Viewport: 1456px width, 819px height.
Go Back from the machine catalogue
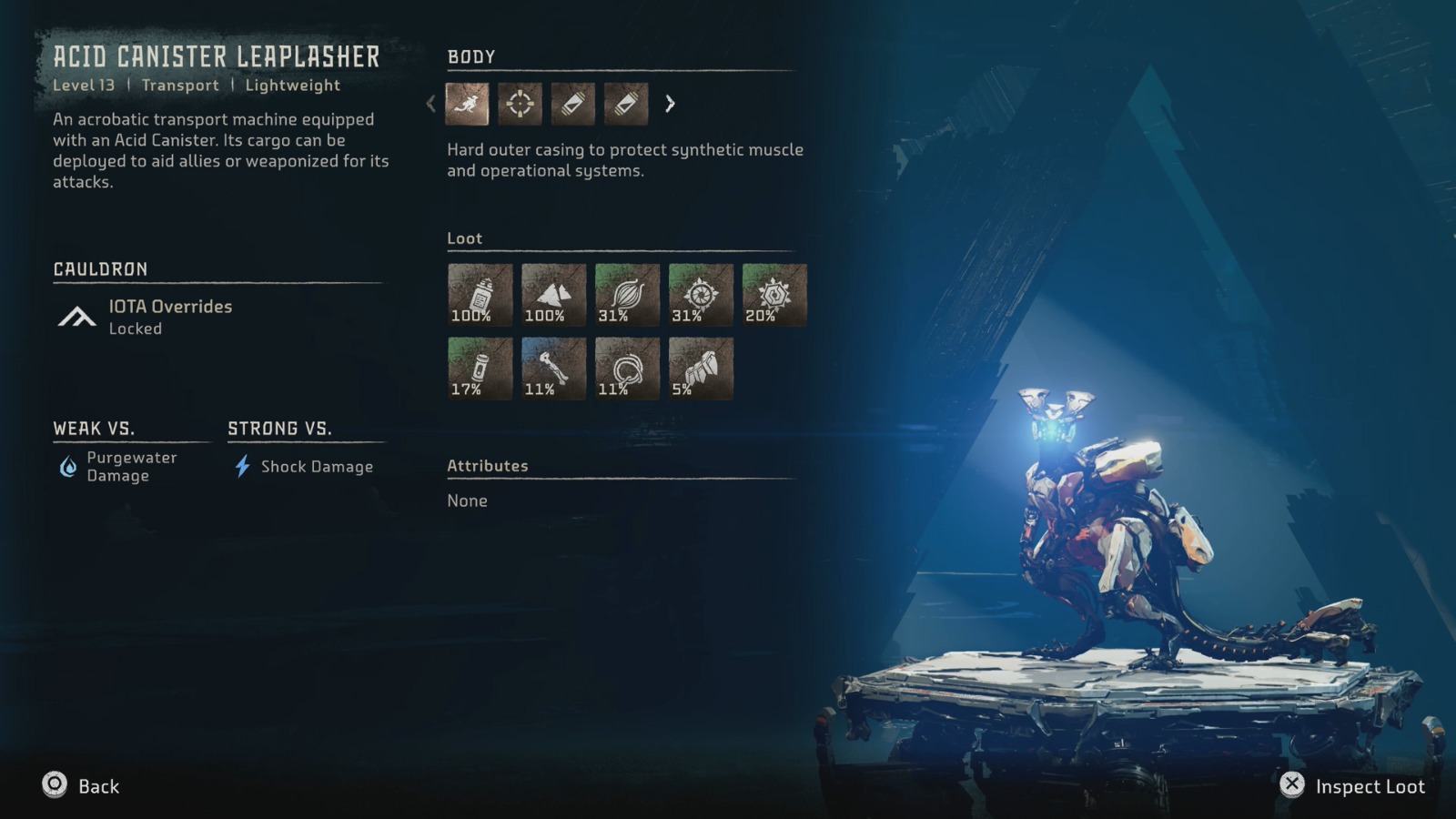[81, 786]
